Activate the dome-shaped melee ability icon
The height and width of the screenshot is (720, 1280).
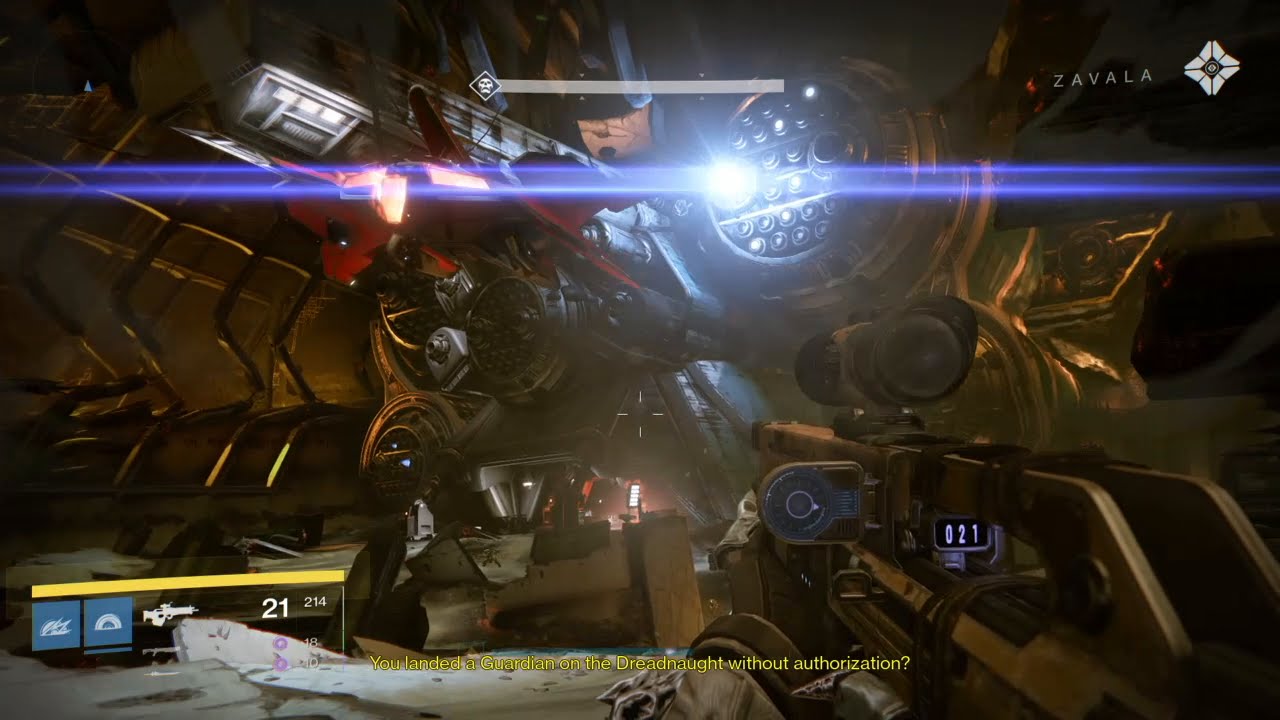[x=108, y=625]
